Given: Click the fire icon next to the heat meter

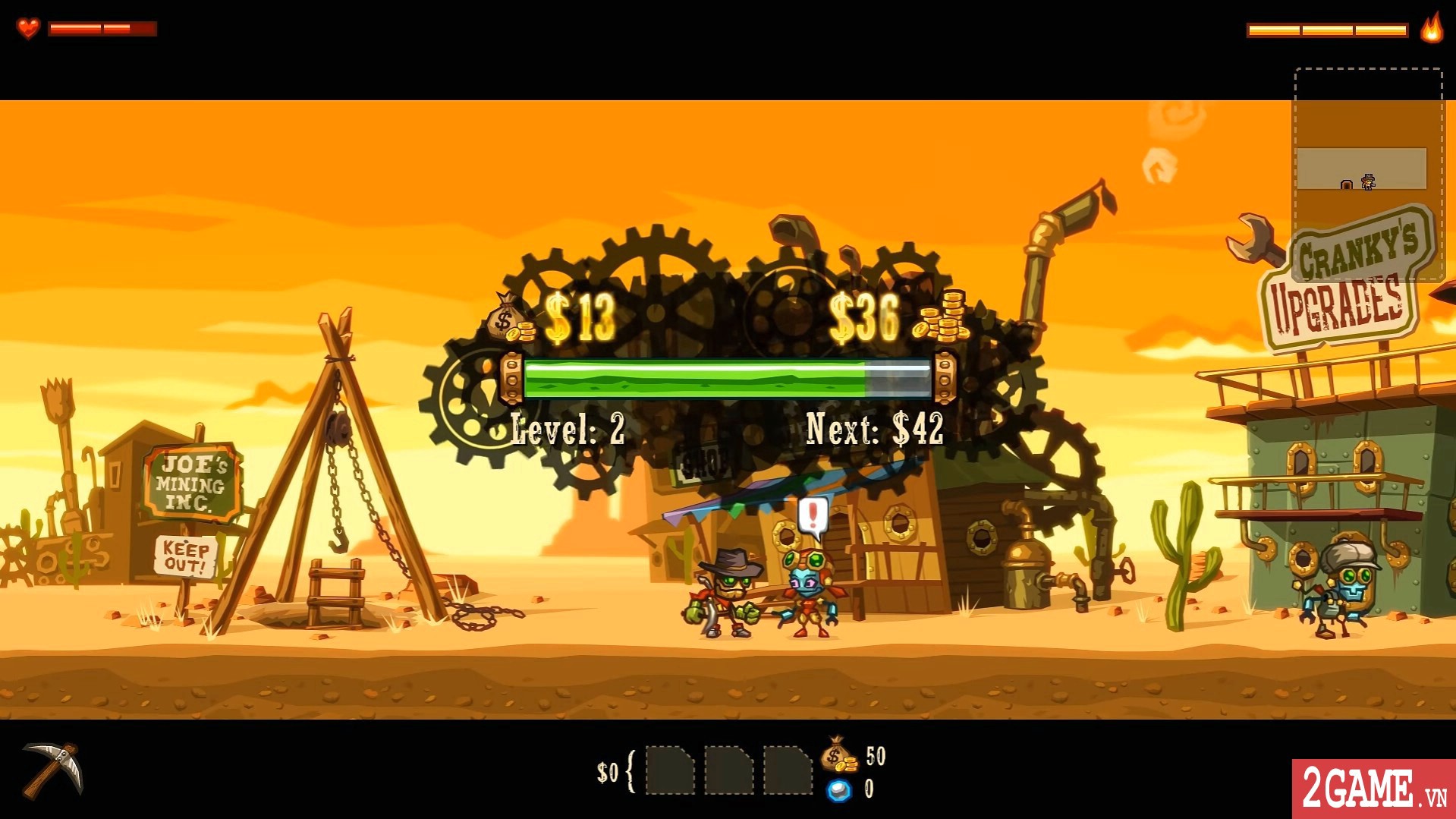Looking at the screenshot, I should tap(1430, 31).
